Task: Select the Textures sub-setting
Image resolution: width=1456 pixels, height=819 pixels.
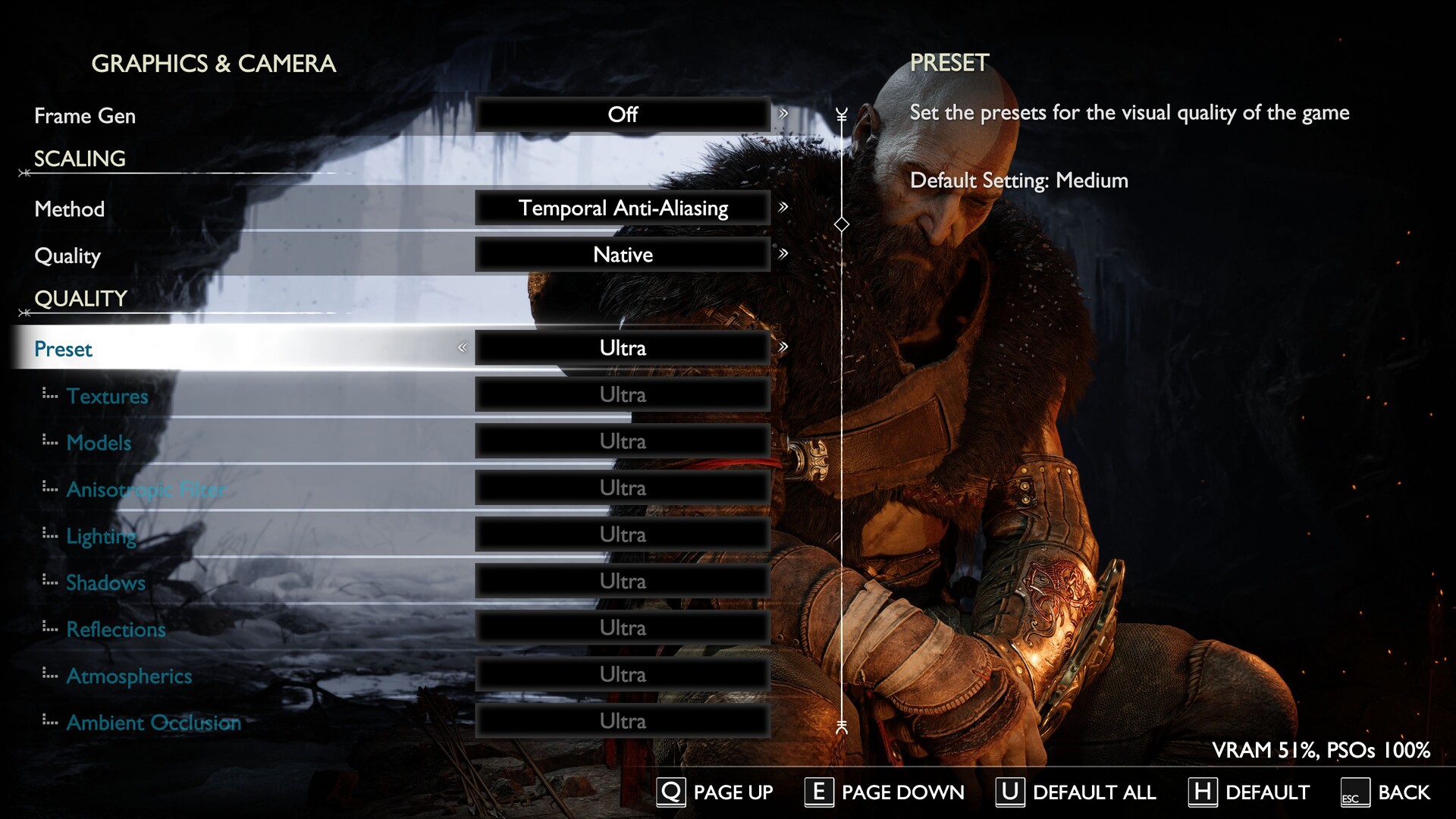Action: (x=107, y=396)
